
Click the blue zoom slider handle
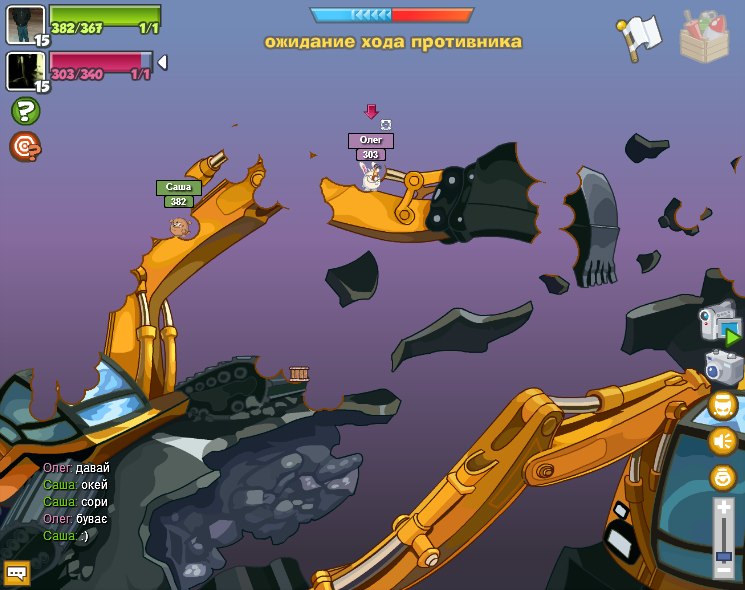pyautogui.click(x=723, y=555)
